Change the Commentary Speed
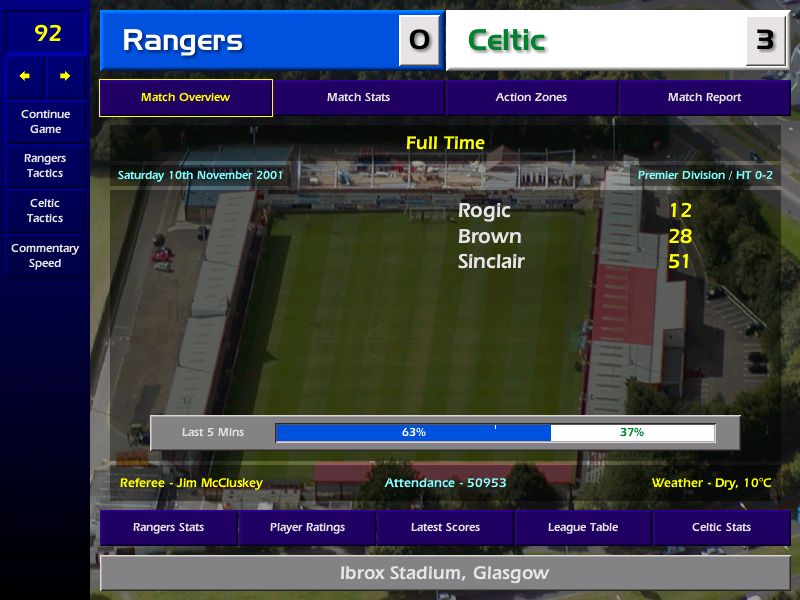This screenshot has height=600, width=800. (45, 255)
